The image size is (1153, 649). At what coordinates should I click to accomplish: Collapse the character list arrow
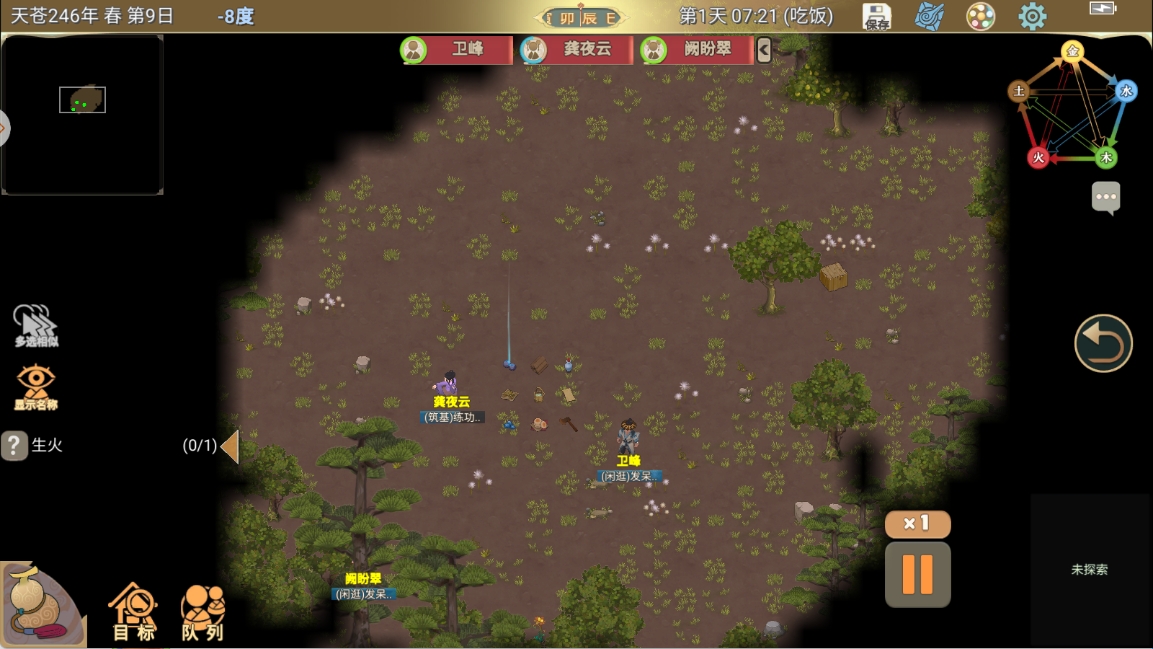pyautogui.click(x=764, y=50)
